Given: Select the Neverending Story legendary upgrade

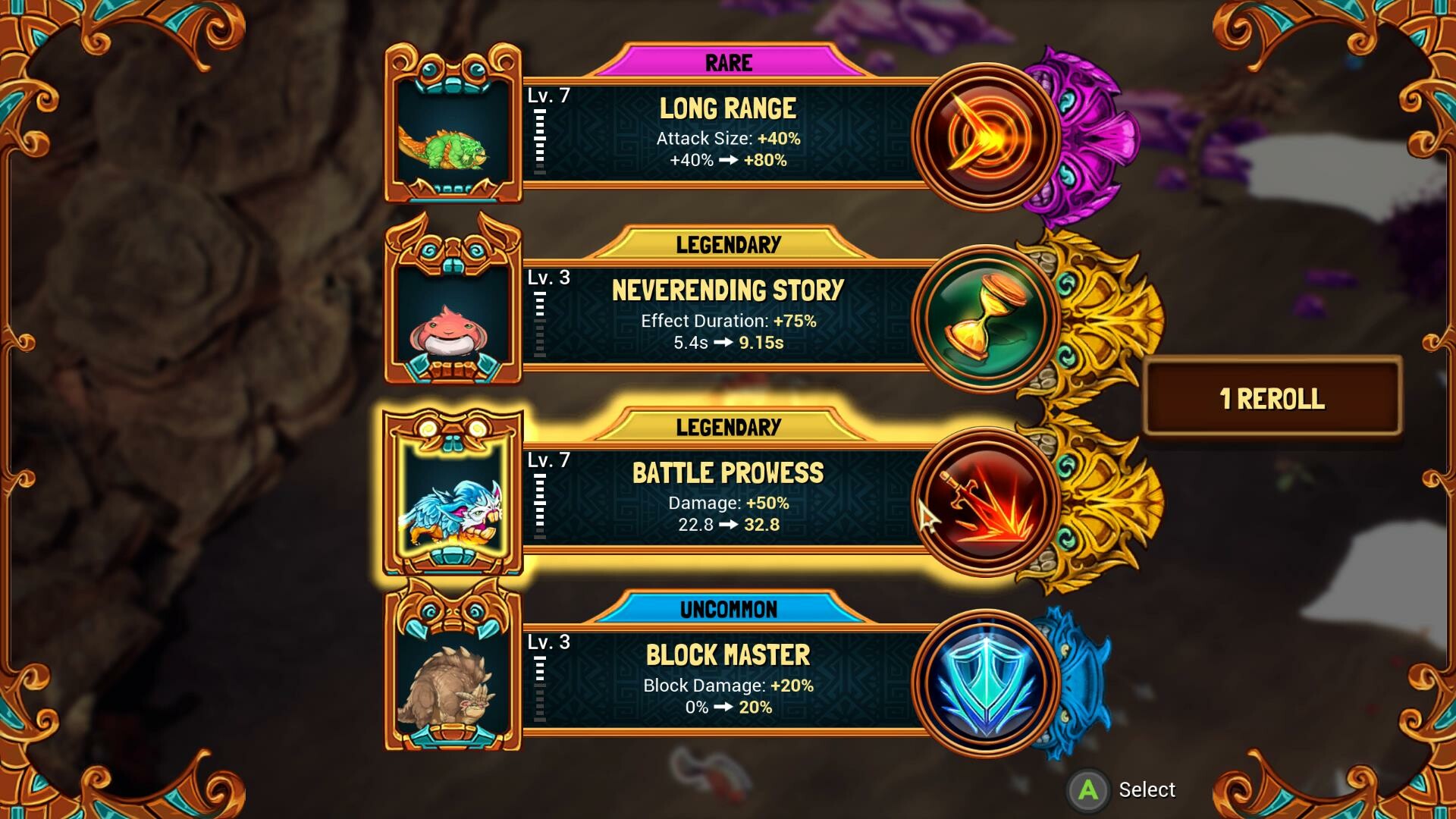Looking at the screenshot, I should (726, 315).
